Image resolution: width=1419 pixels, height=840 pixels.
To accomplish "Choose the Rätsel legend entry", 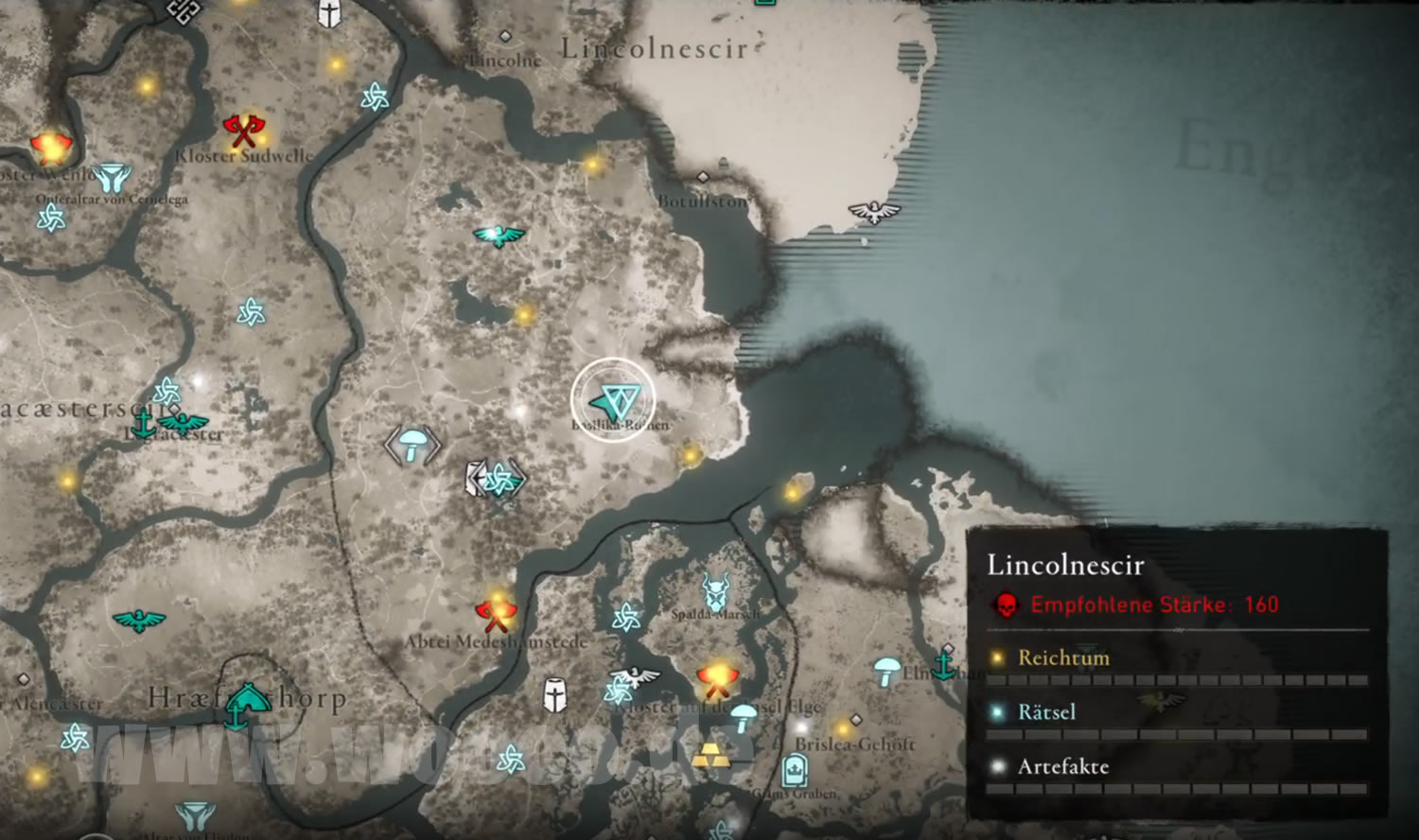I will [x=1046, y=711].
